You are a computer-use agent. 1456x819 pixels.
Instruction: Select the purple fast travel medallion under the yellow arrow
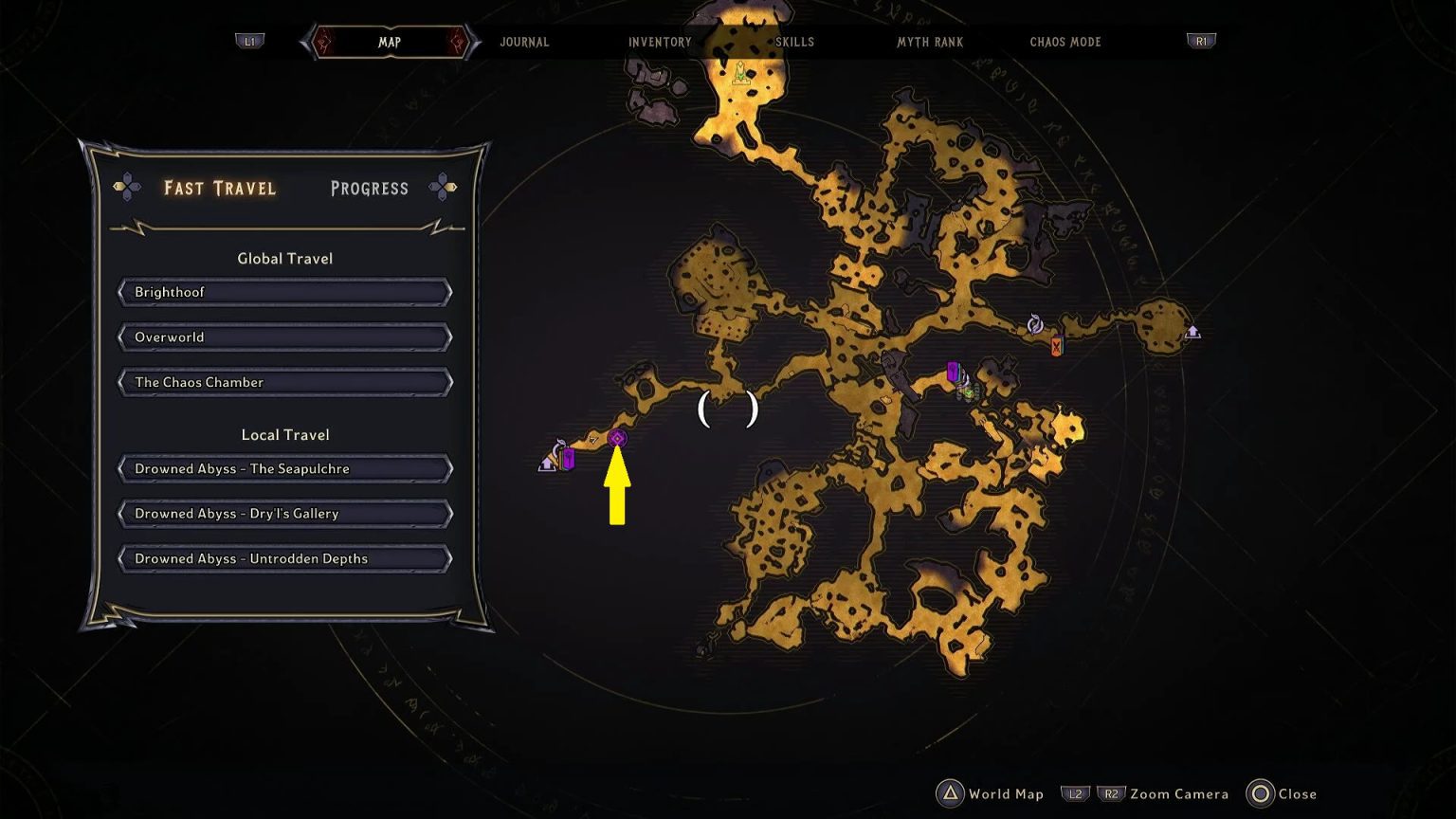(618, 438)
